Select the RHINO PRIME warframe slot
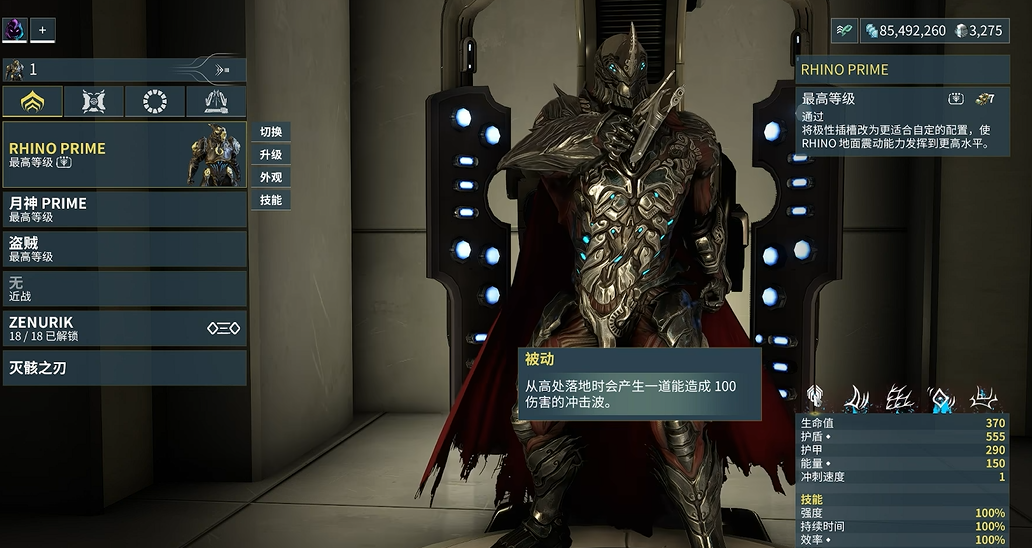This screenshot has height=548, width=1032. 124,154
